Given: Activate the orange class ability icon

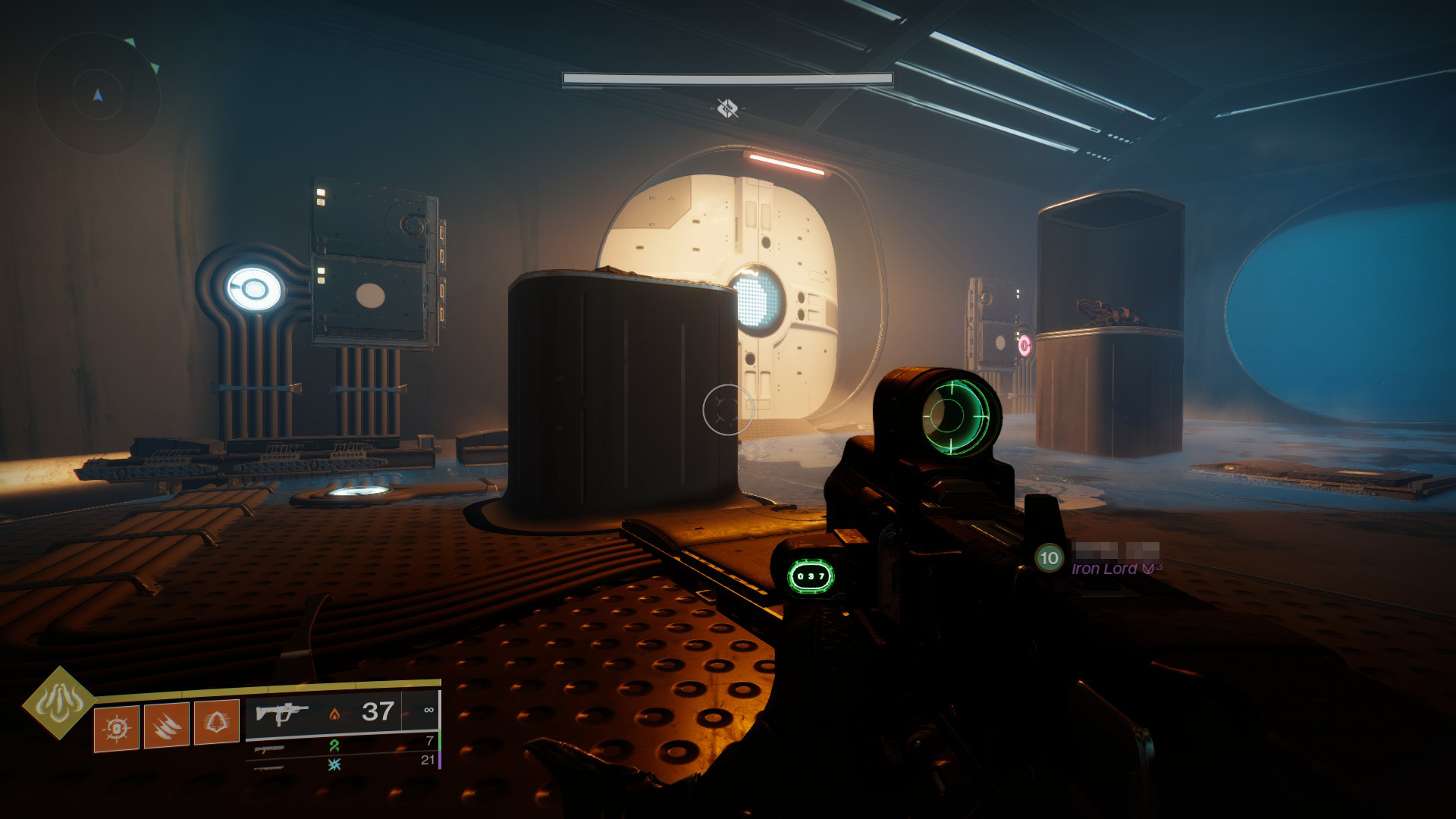Looking at the screenshot, I should coord(216,723).
